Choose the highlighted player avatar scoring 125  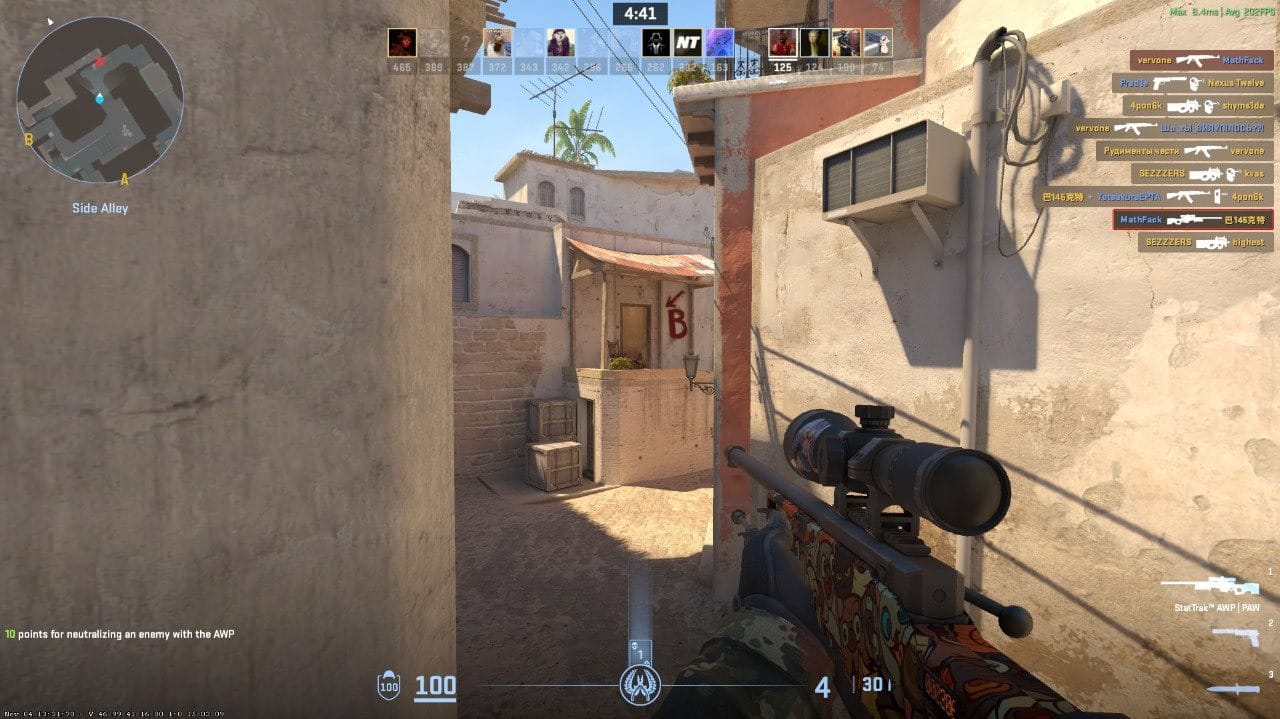[782, 42]
